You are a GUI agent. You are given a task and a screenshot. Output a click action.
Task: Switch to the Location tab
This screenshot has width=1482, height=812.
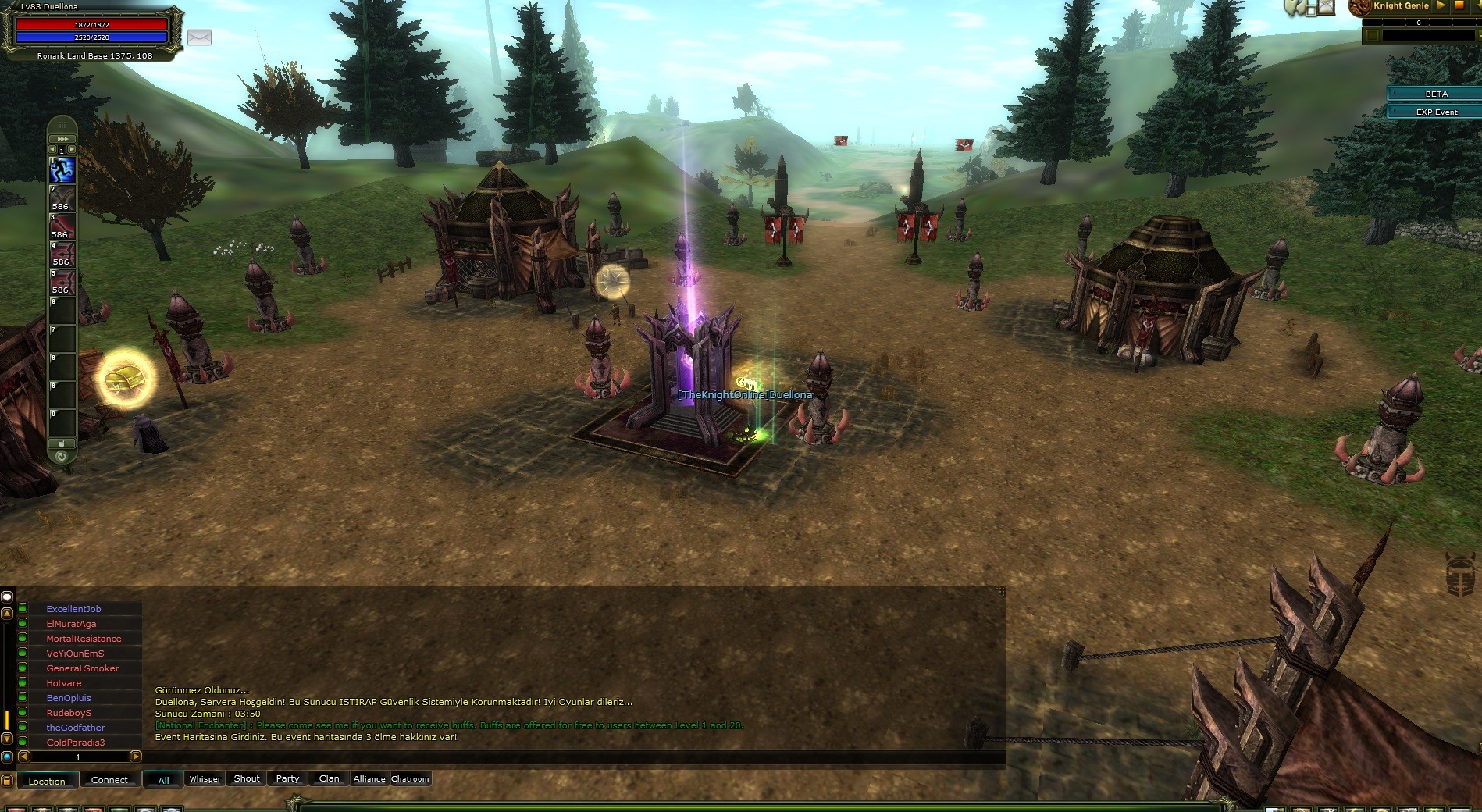coord(47,780)
